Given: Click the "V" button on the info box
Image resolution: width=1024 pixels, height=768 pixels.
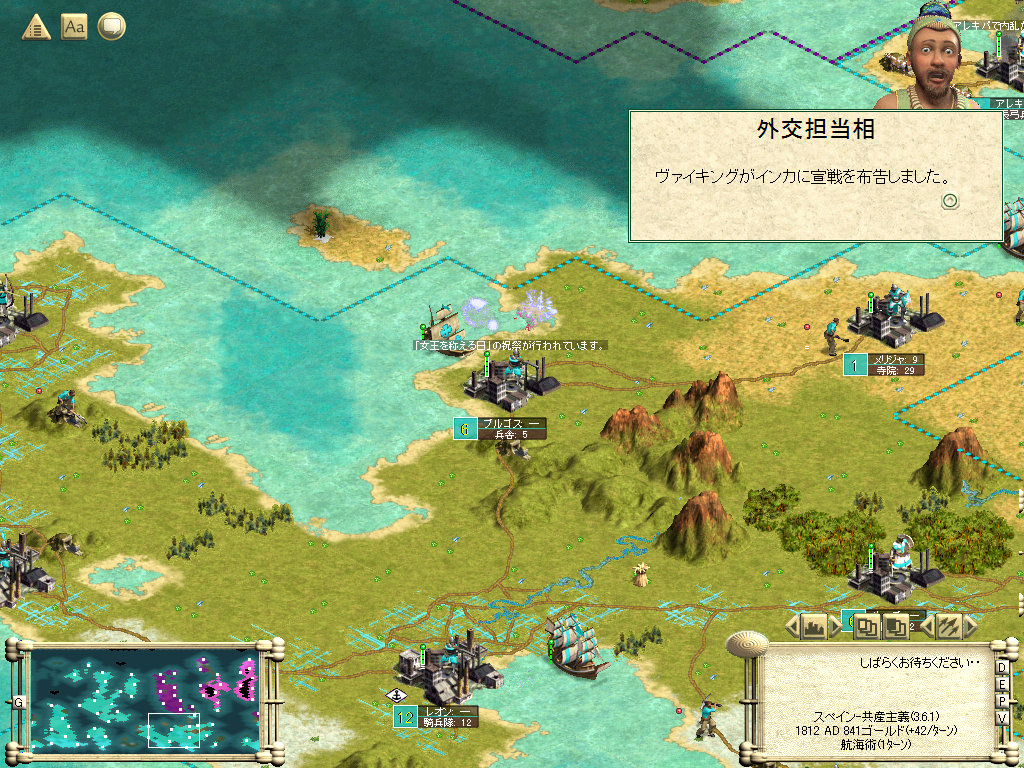Looking at the screenshot, I should click(x=1002, y=719).
